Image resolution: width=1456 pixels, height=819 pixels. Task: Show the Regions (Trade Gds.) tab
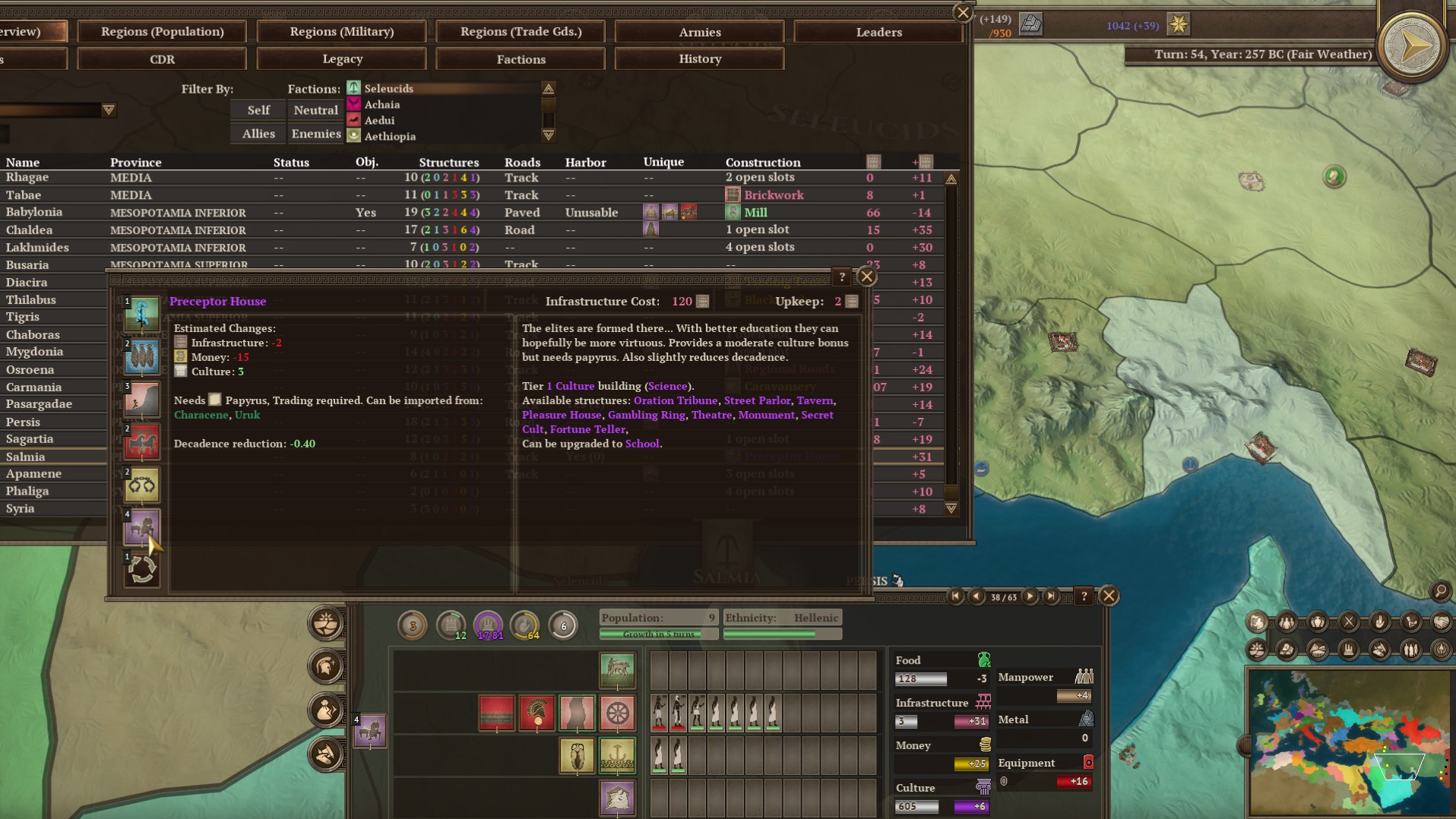click(x=521, y=32)
